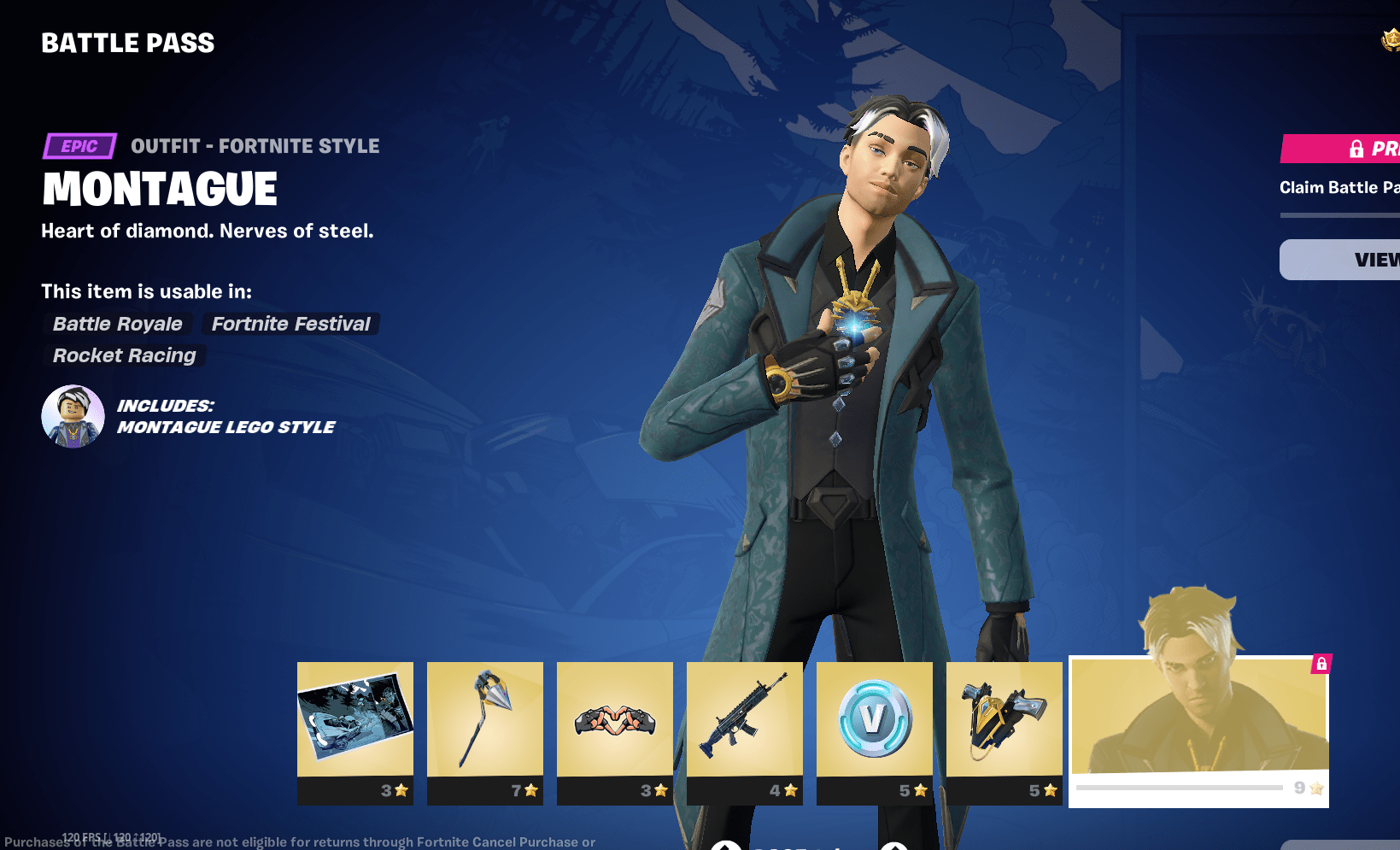Open the View button on the right

tap(1341, 260)
